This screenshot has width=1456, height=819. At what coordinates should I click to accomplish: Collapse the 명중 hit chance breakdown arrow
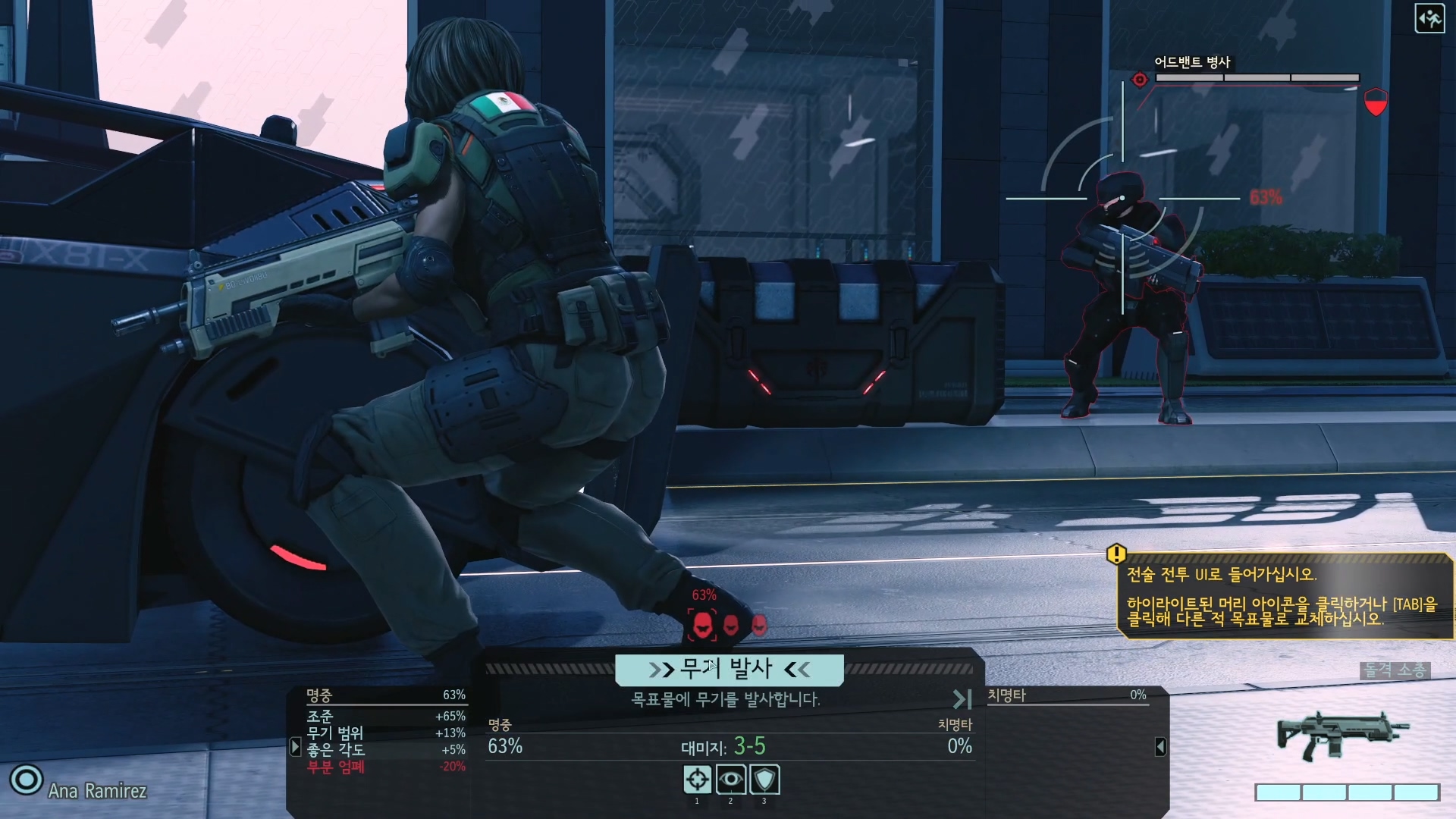(296, 747)
